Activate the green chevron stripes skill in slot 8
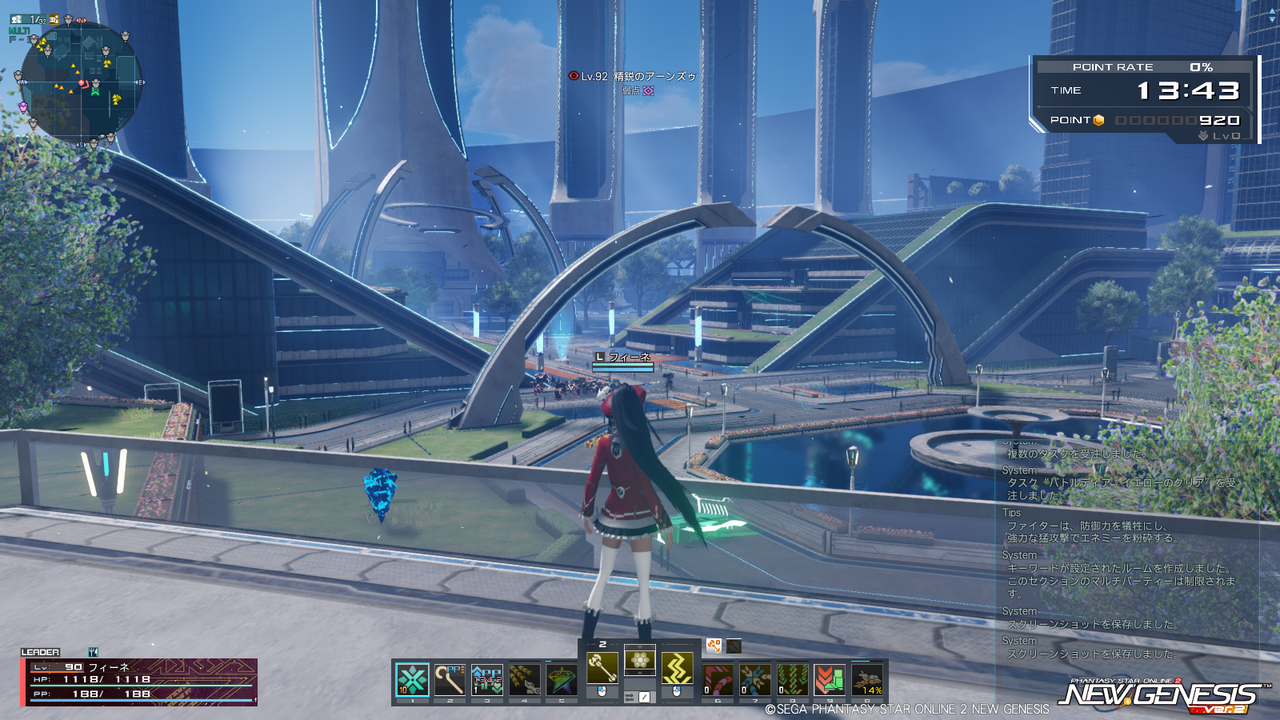This screenshot has height=720, width=1280. point(792,680)
